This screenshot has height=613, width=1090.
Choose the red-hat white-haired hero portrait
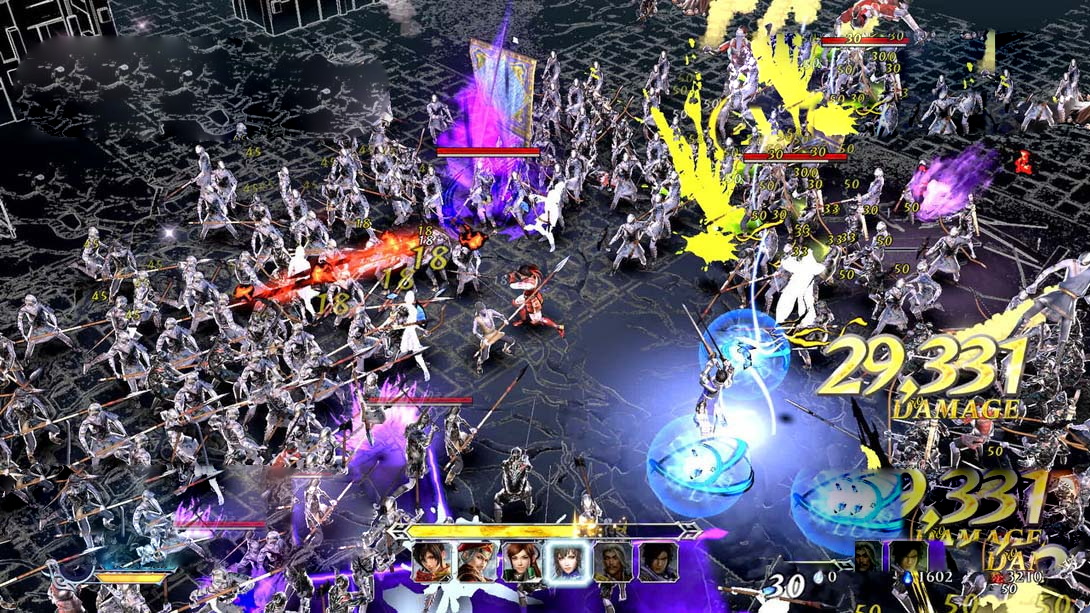[x=477, y=562]
